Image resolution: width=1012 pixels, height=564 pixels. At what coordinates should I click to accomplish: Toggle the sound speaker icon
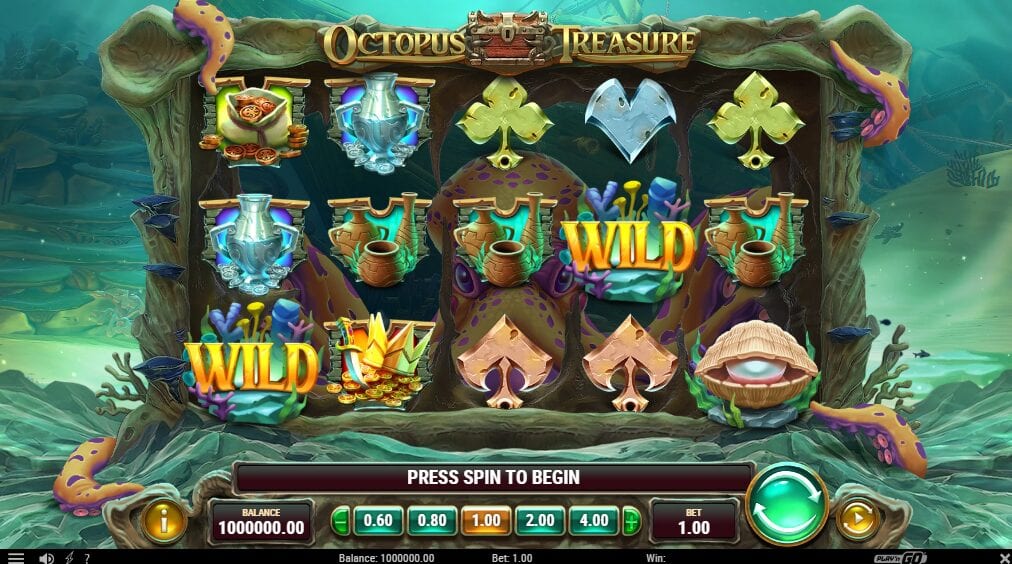click(x=46, y=557)
